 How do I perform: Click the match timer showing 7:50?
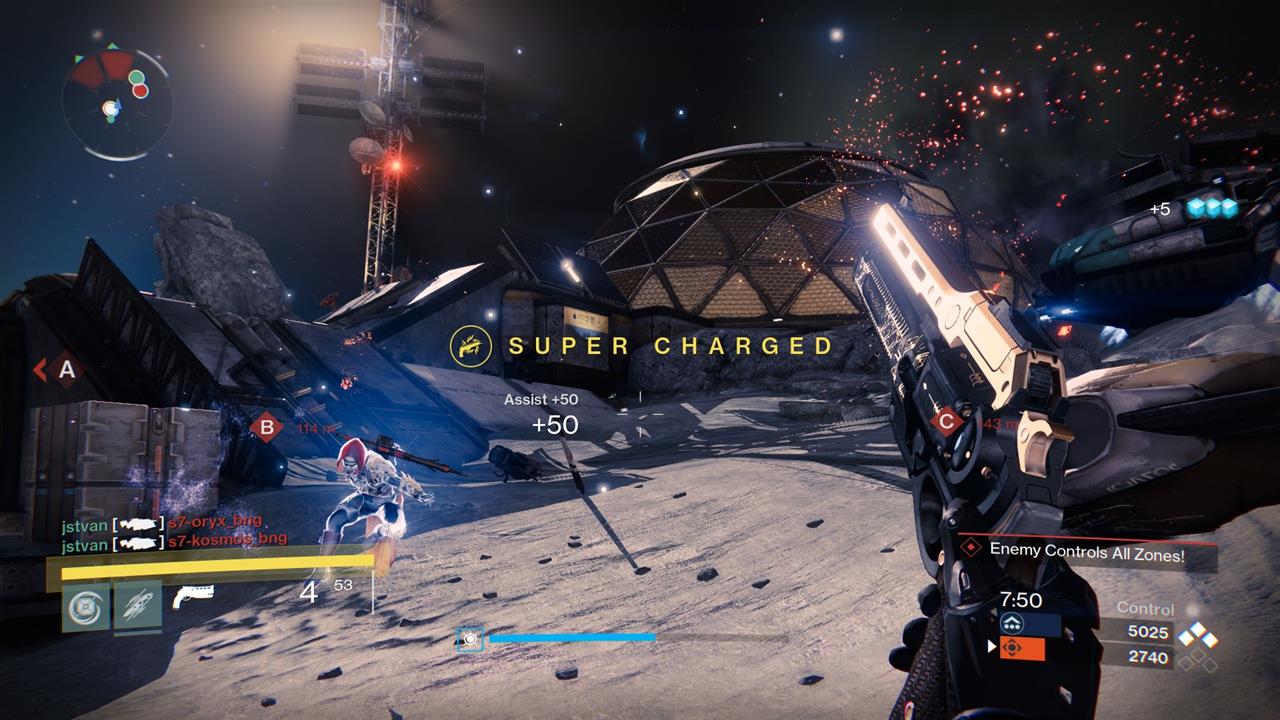coord(1021,600)
